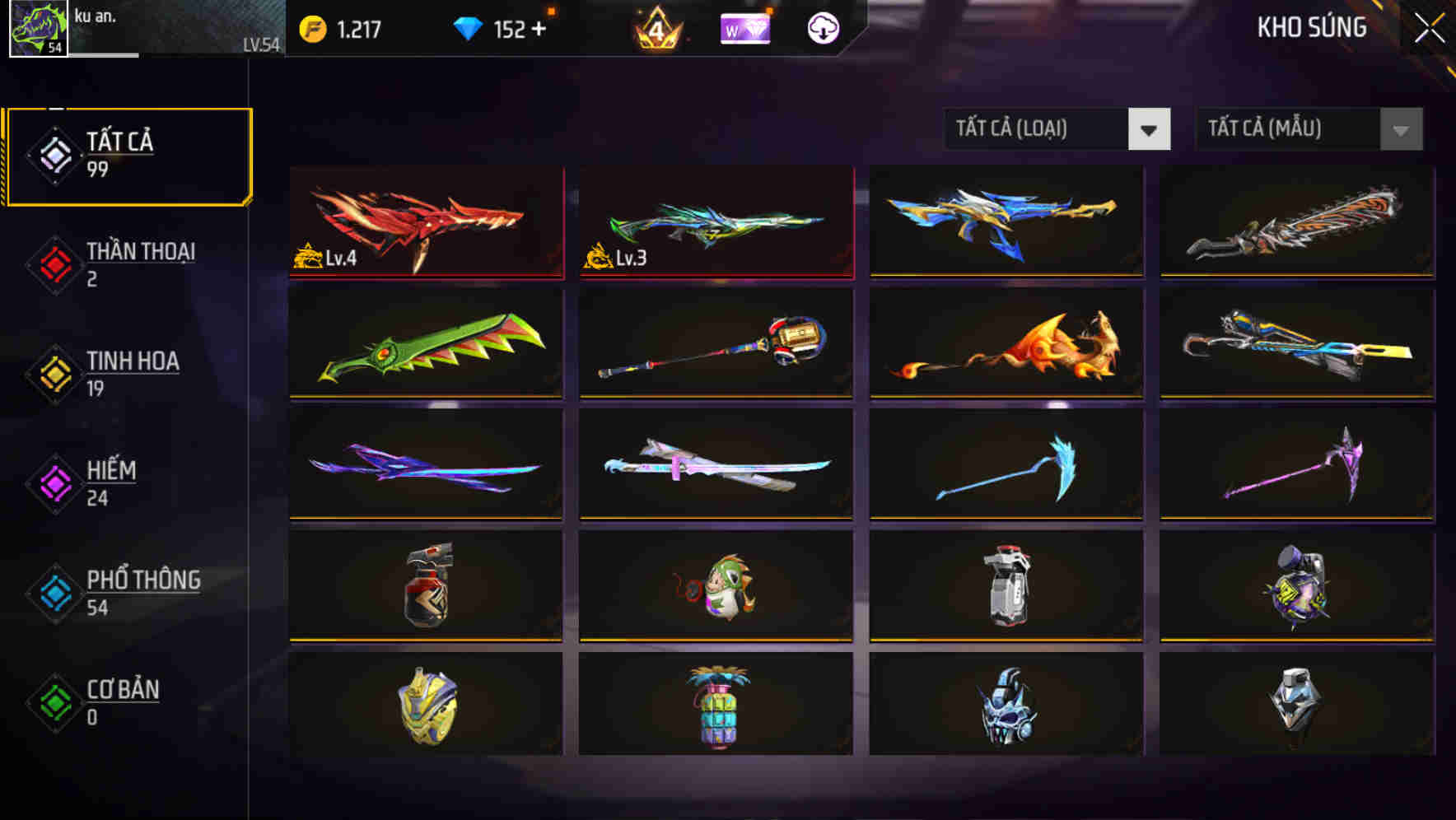Select the blue ice scythe item
This screenshot has width=1456, height=820.
[1005, 465]
